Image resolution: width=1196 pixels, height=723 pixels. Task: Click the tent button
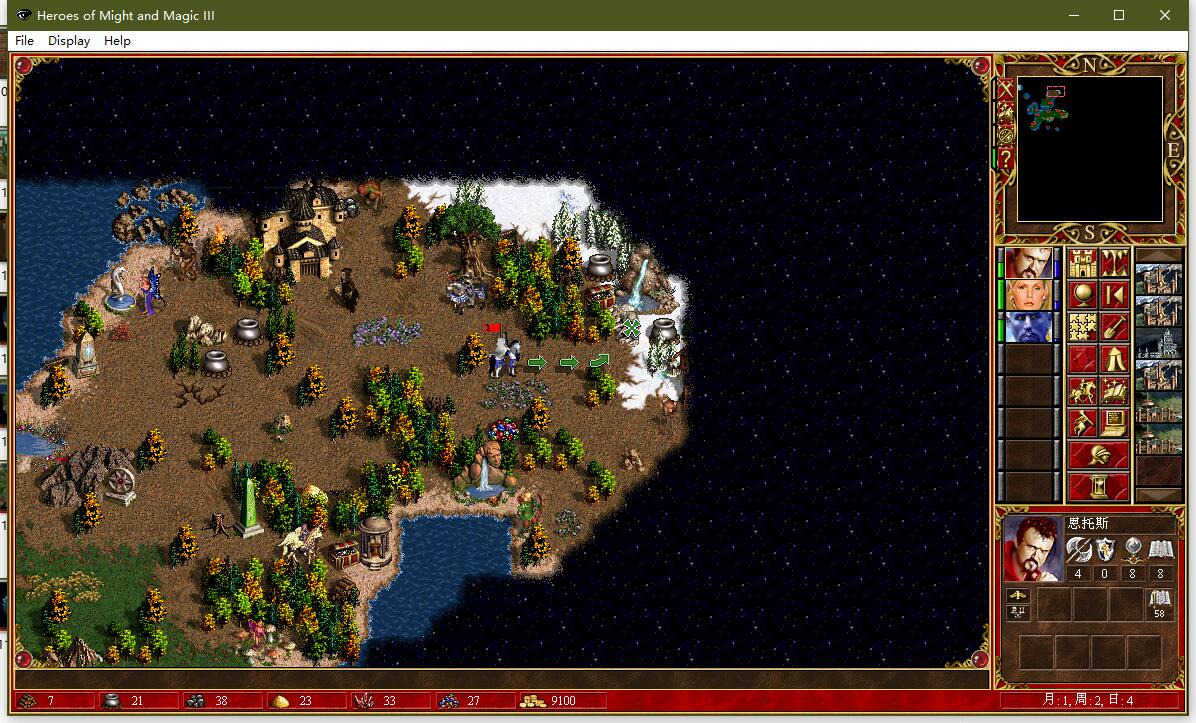(x=1114, y=359)
